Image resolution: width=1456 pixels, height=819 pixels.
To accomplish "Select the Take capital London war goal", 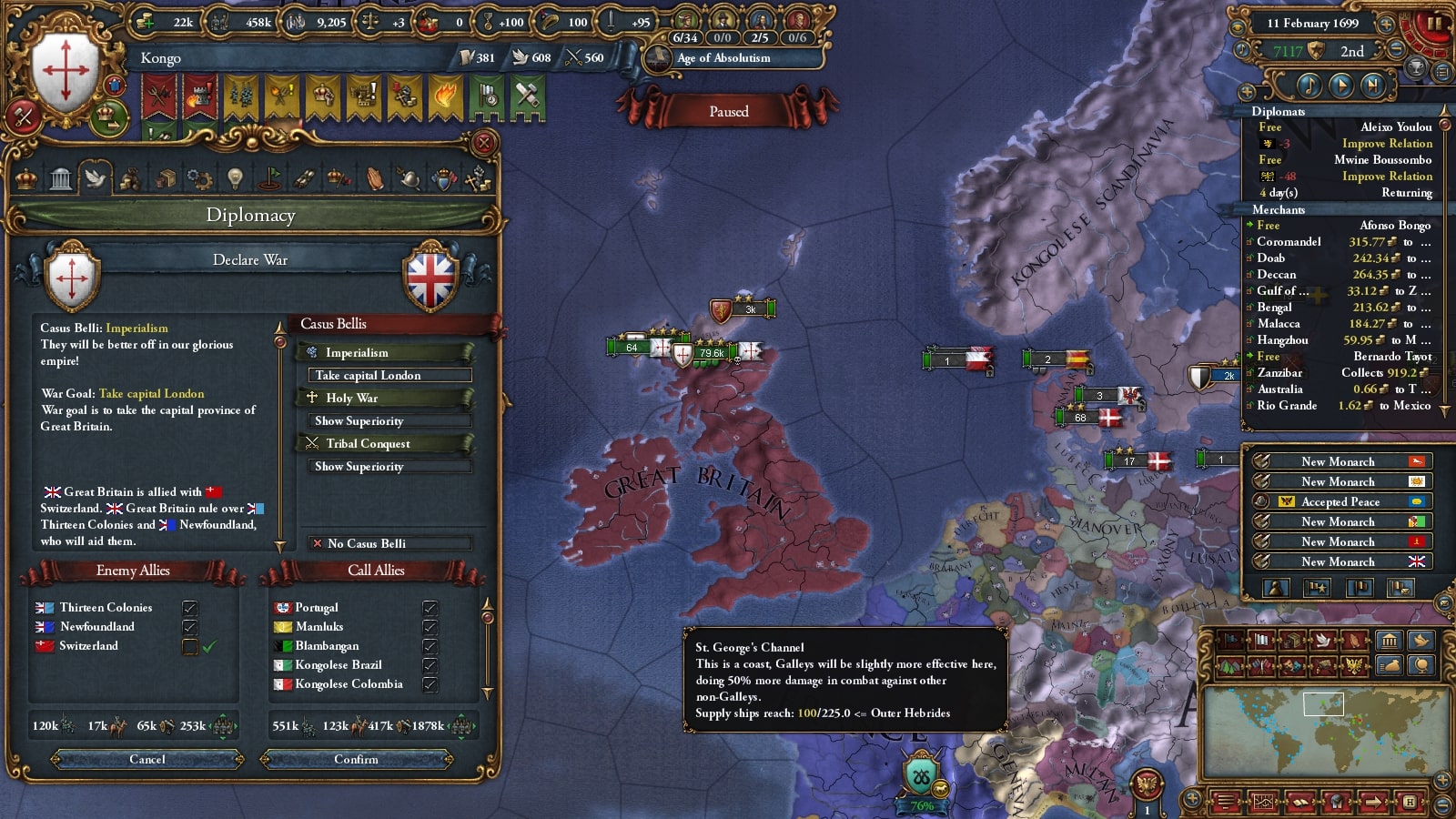I will tap(389, 375).
